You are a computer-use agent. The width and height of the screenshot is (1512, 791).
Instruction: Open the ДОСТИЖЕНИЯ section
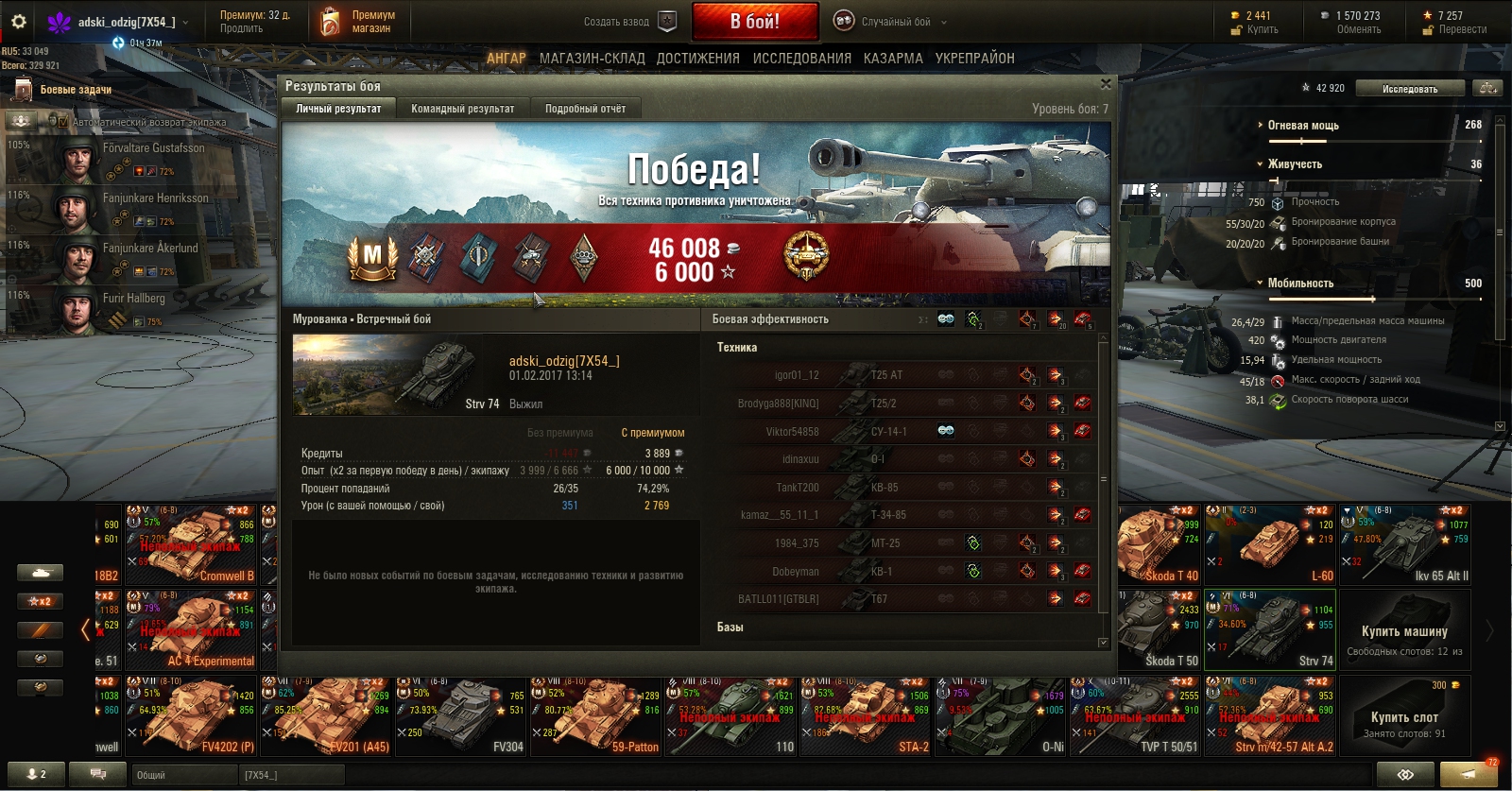click(x=697, y=59)
